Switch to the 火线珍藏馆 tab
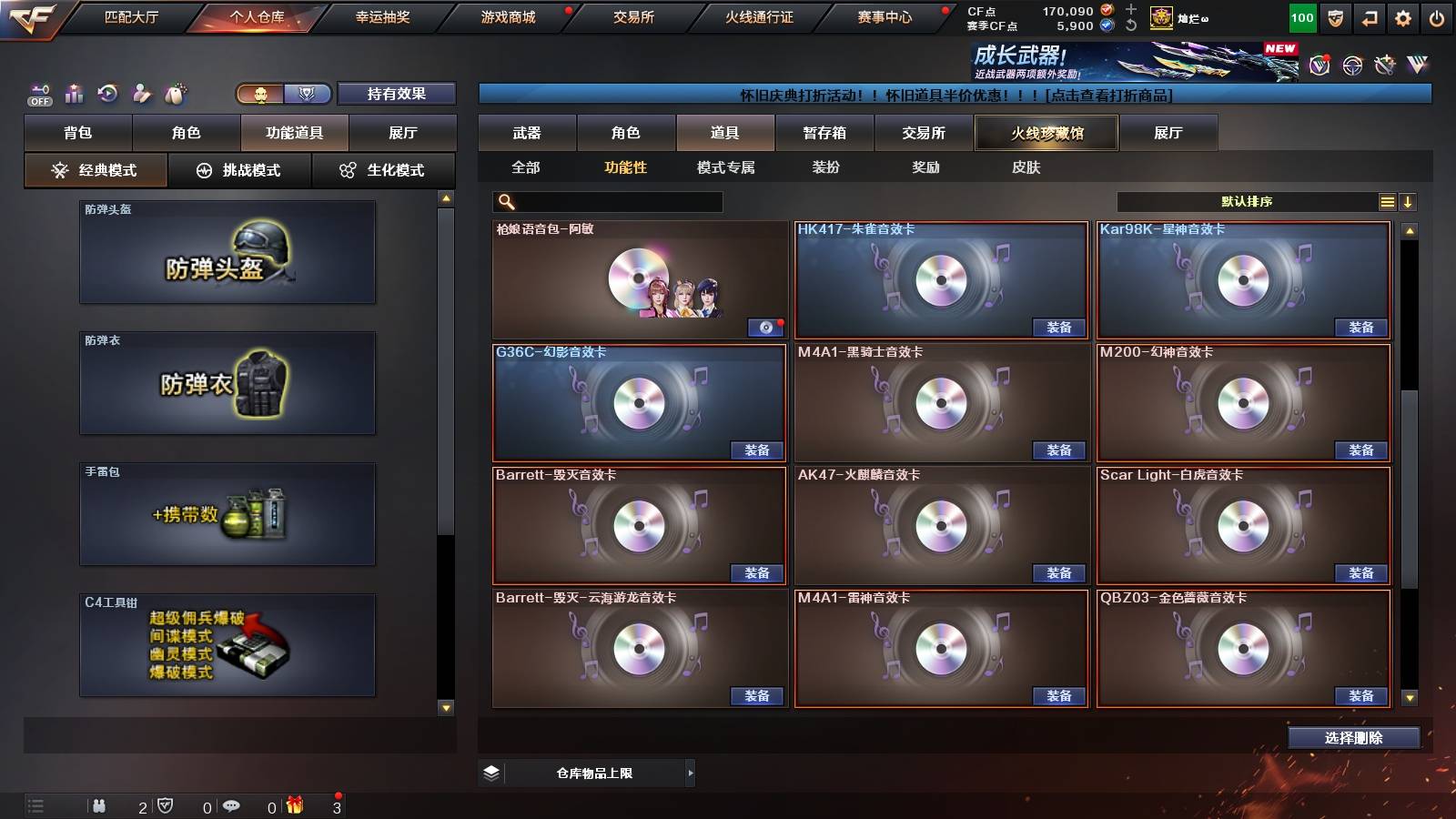Viewport: 1456px width, 819px height. pos(1046,133)
